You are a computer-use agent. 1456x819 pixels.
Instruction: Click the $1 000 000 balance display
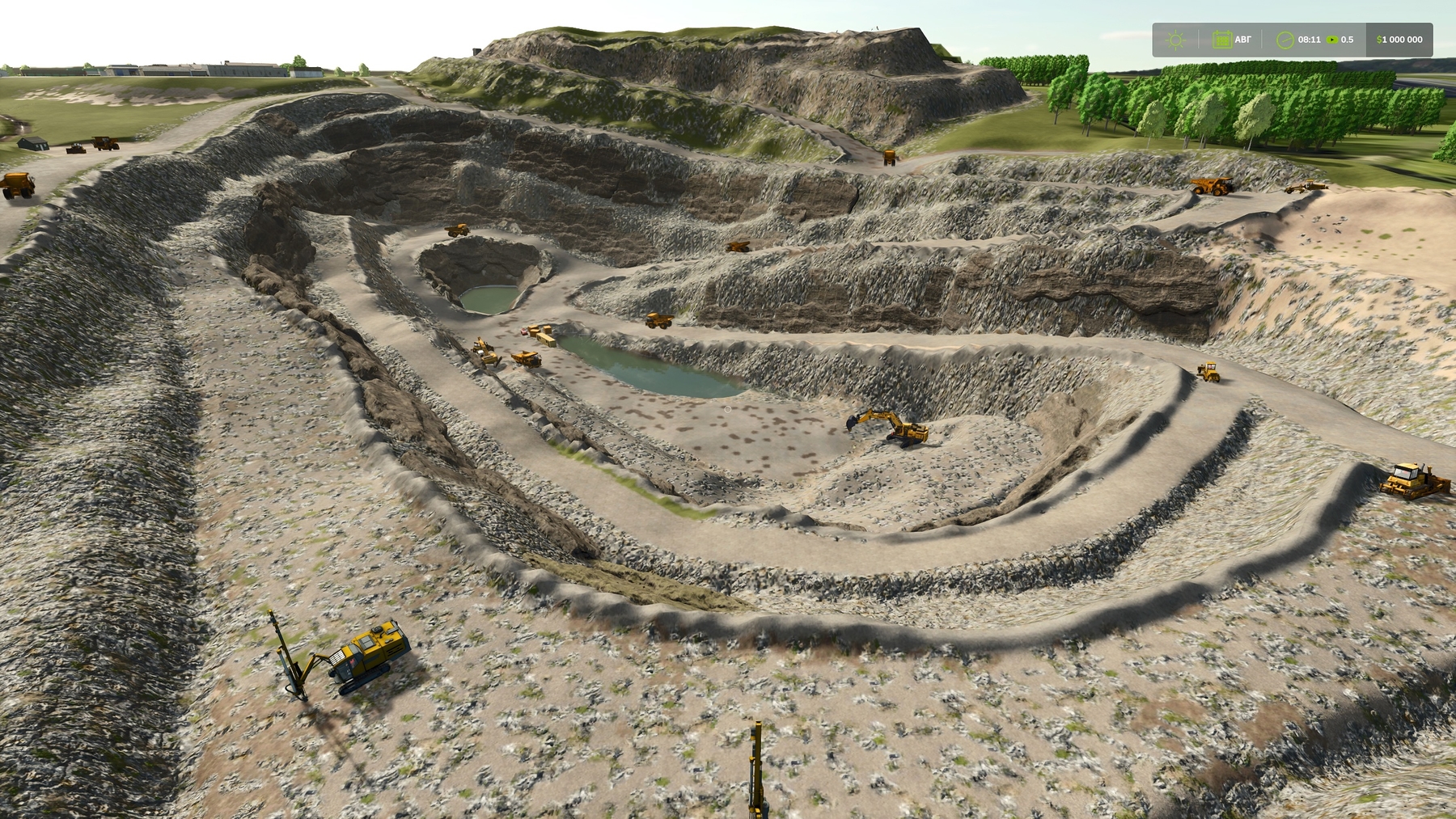tap(1398, 40)
